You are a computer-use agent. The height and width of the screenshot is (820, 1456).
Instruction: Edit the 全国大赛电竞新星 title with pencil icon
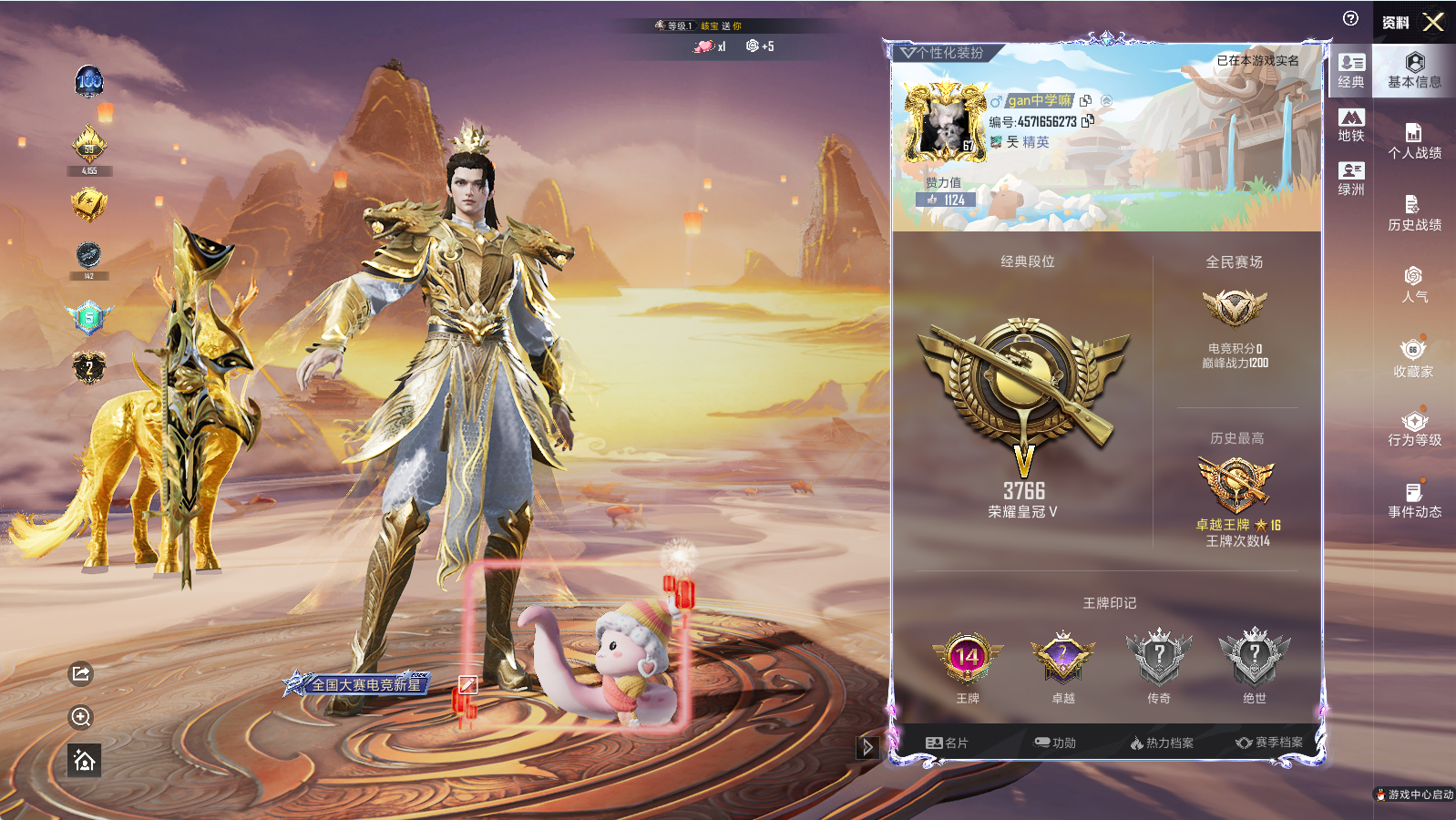pos(467,684)
